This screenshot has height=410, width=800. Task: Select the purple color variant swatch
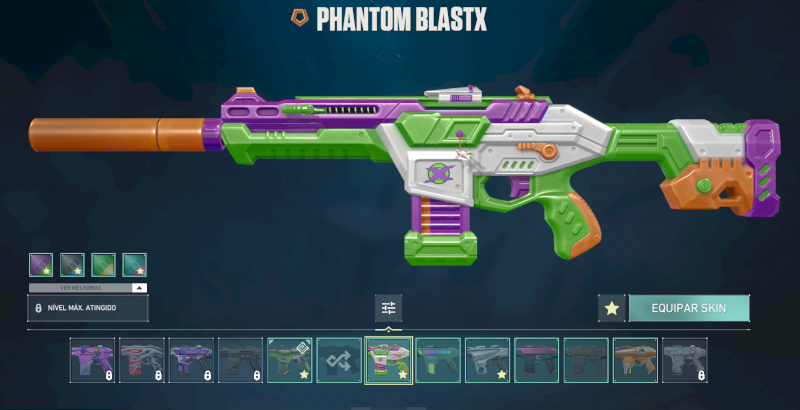41,264
